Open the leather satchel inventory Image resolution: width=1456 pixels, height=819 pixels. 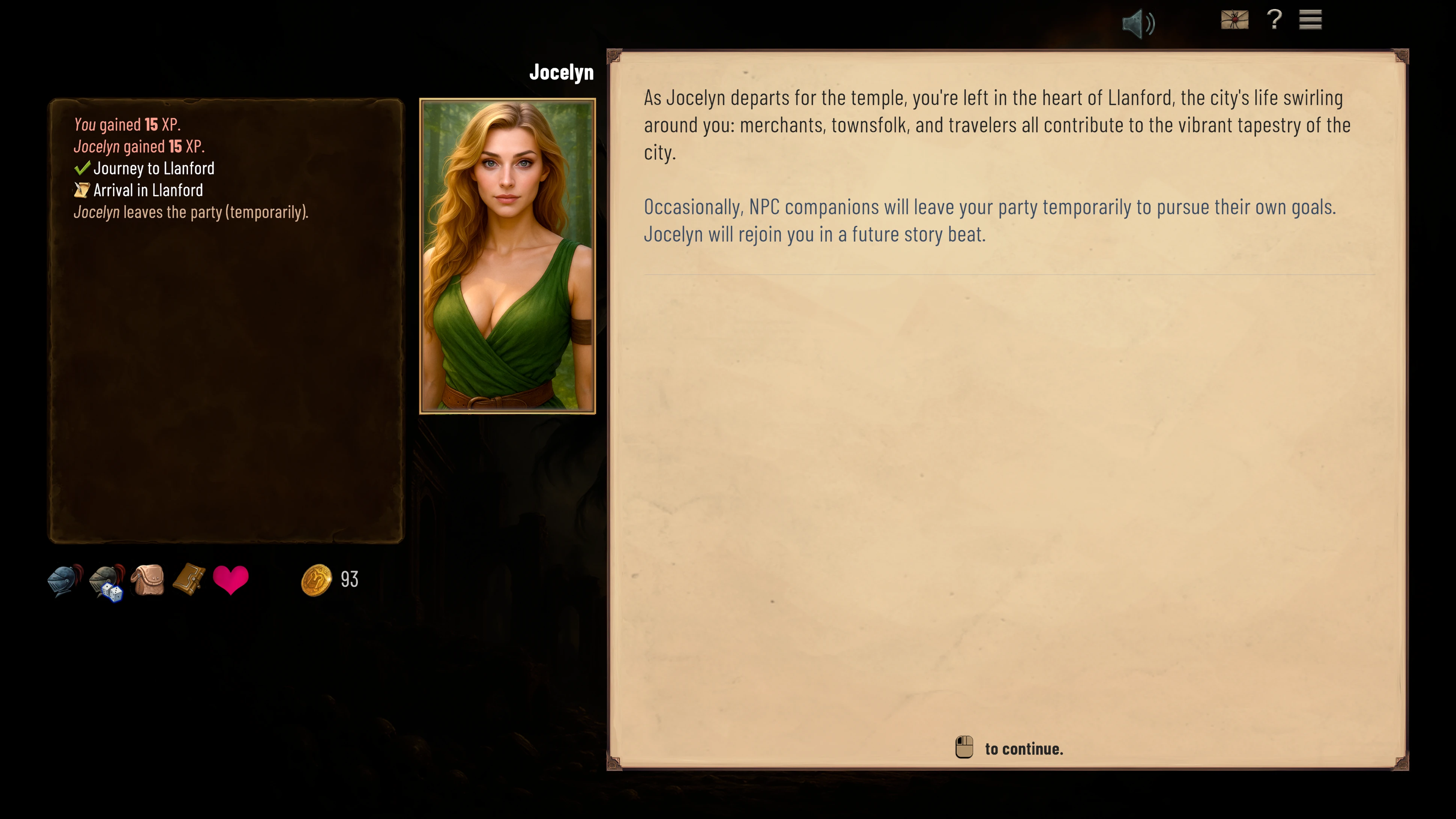click(148, 580)
